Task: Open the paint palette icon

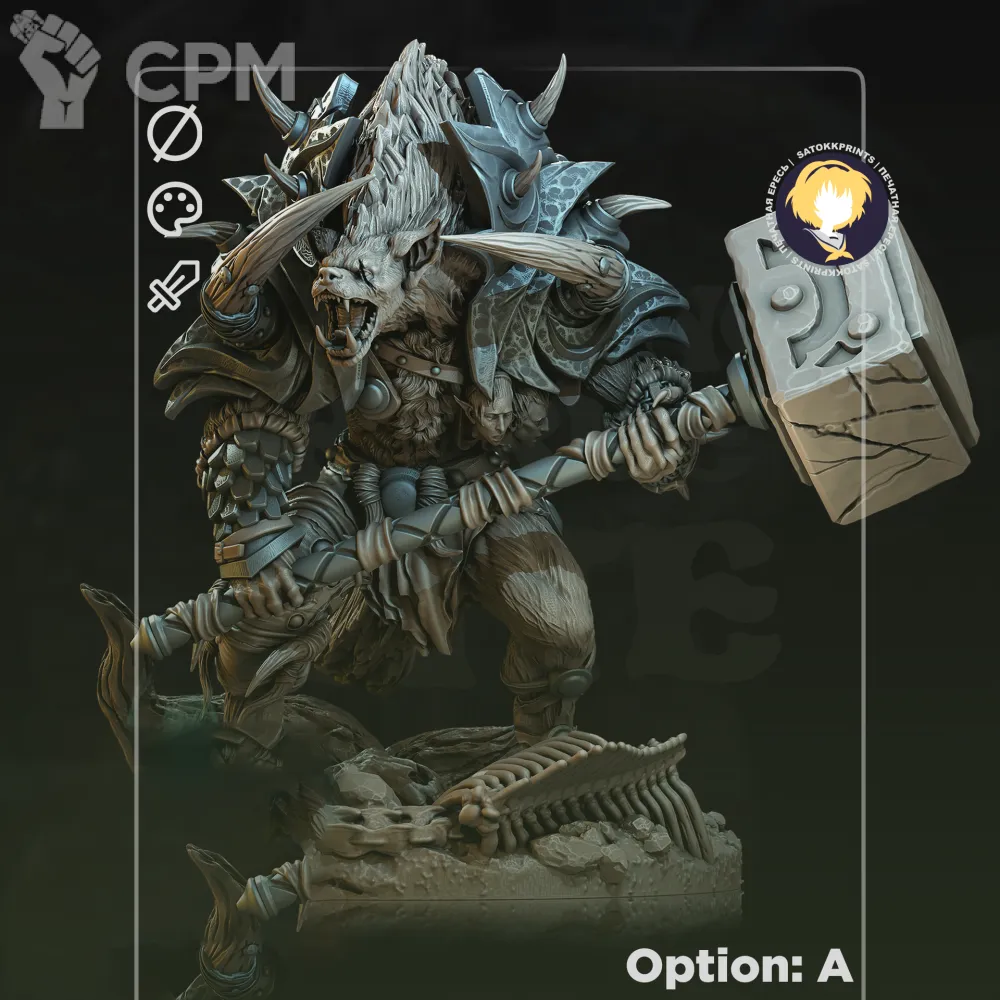Action: click(x=175, y=211)
